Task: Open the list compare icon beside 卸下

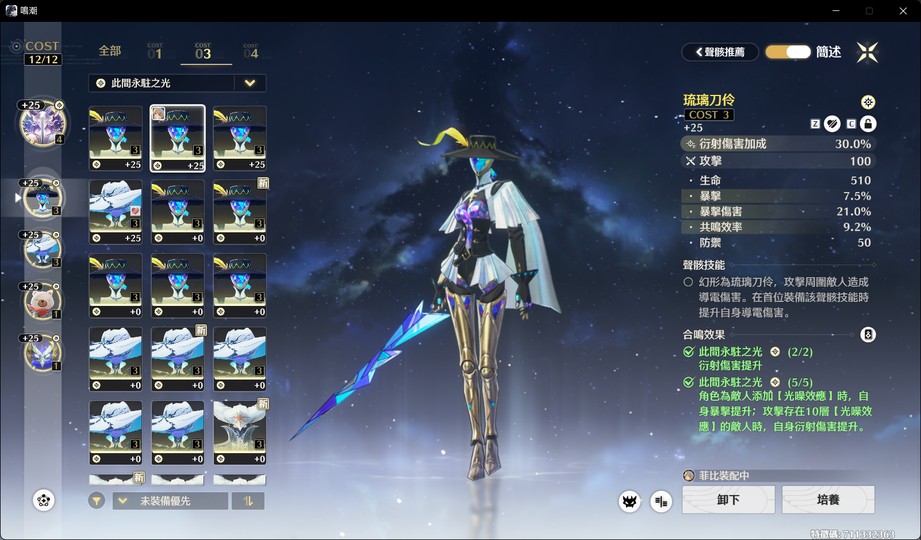Action: [x=661, y=501]
